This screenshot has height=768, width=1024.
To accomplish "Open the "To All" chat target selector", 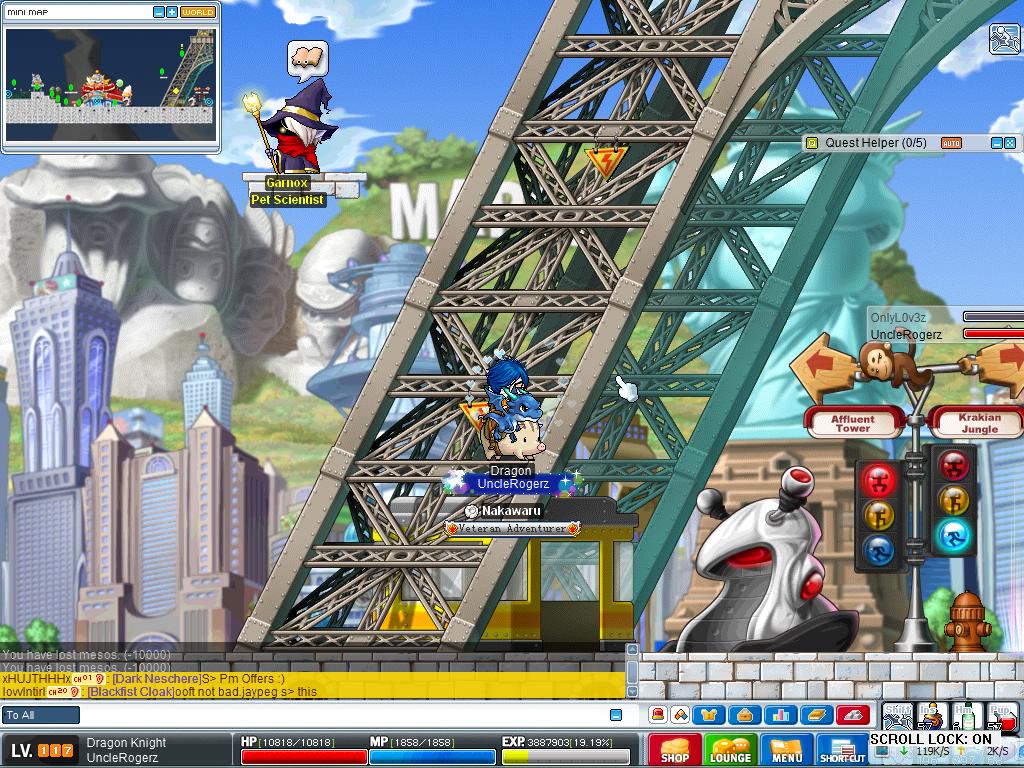I will coord(41,715).
